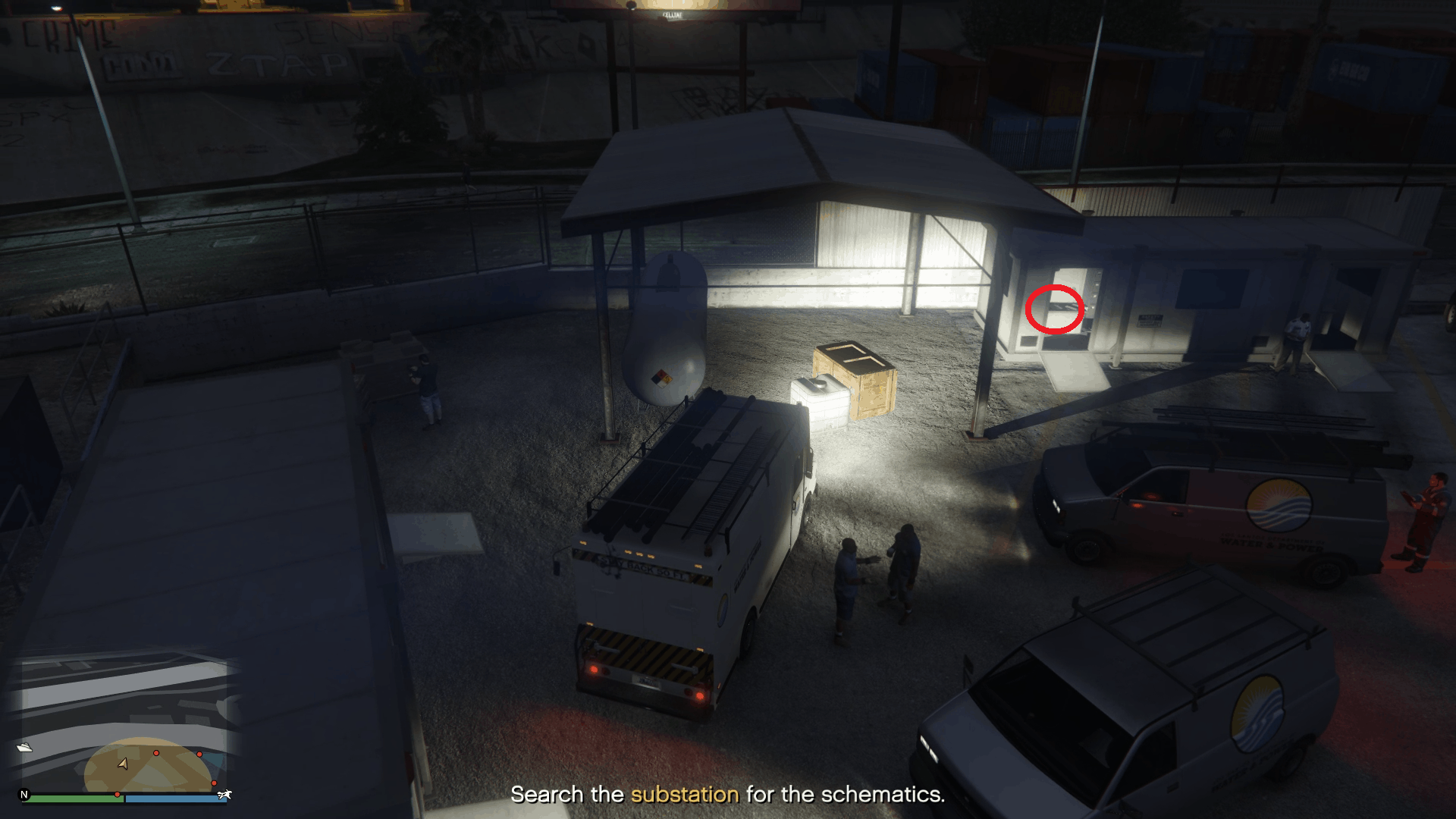The width and height of the screenshot is (1456, 819).
Task: Click the running dog blip on the radar
Action: 224,795
